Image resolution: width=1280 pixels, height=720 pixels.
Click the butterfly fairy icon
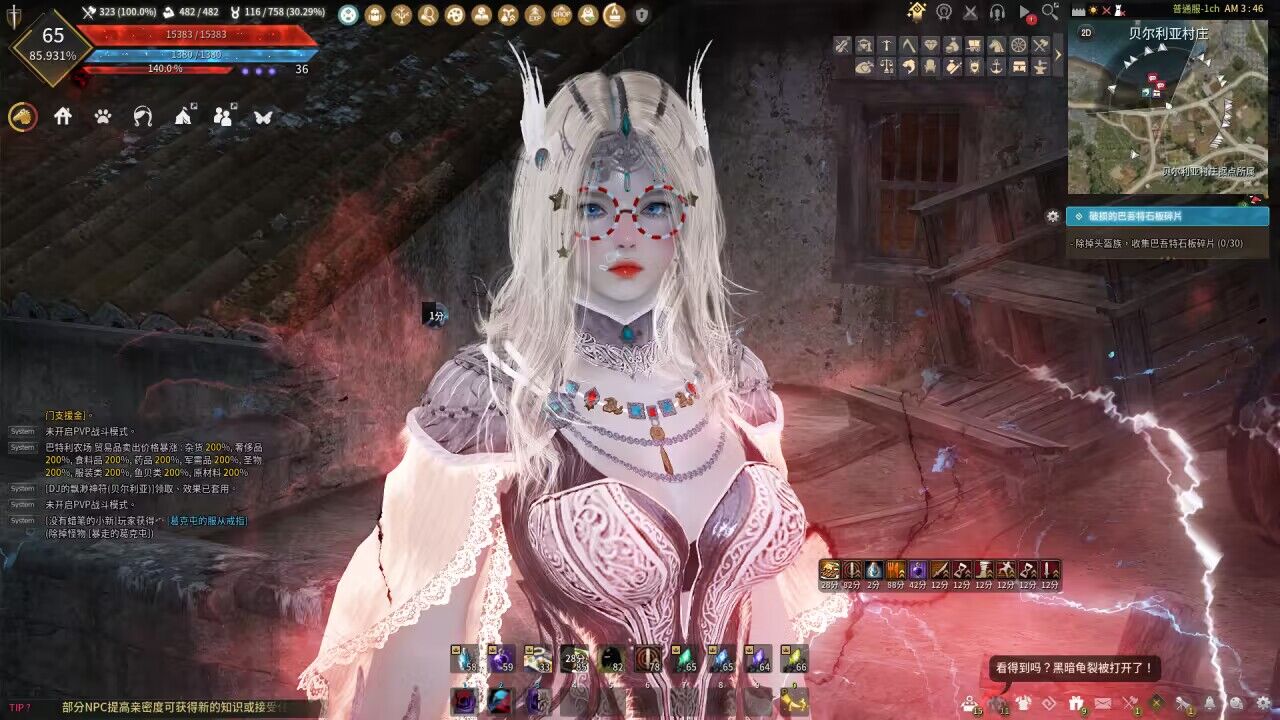tap(263, 117)
